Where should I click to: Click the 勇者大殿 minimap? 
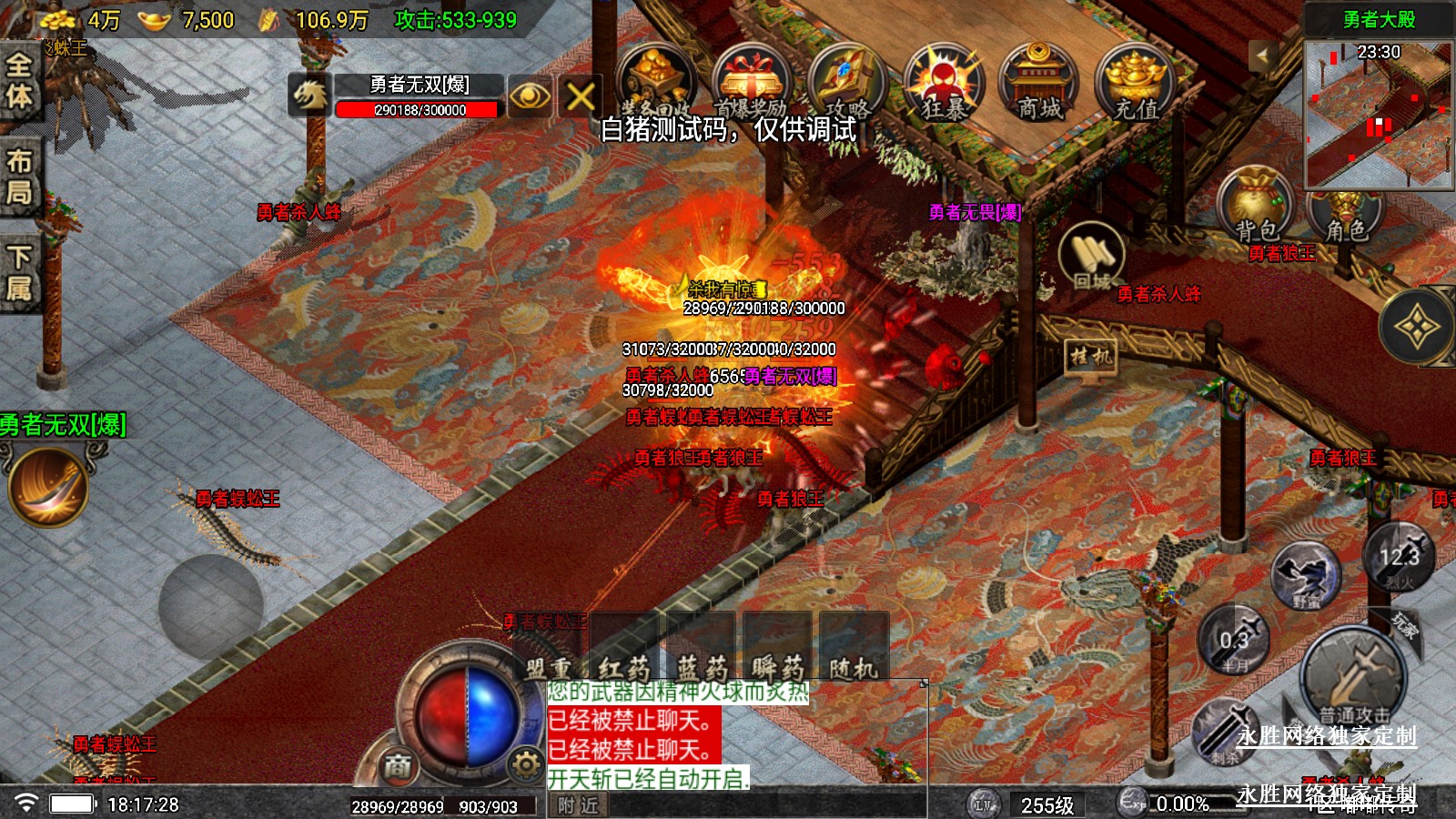(x=1378, y=114)
